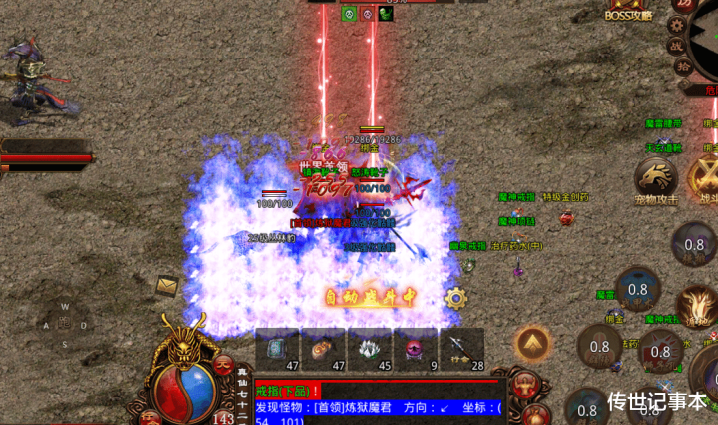Click the red winged figure round button
Screen dimensions: 718x425
(524, 386)
